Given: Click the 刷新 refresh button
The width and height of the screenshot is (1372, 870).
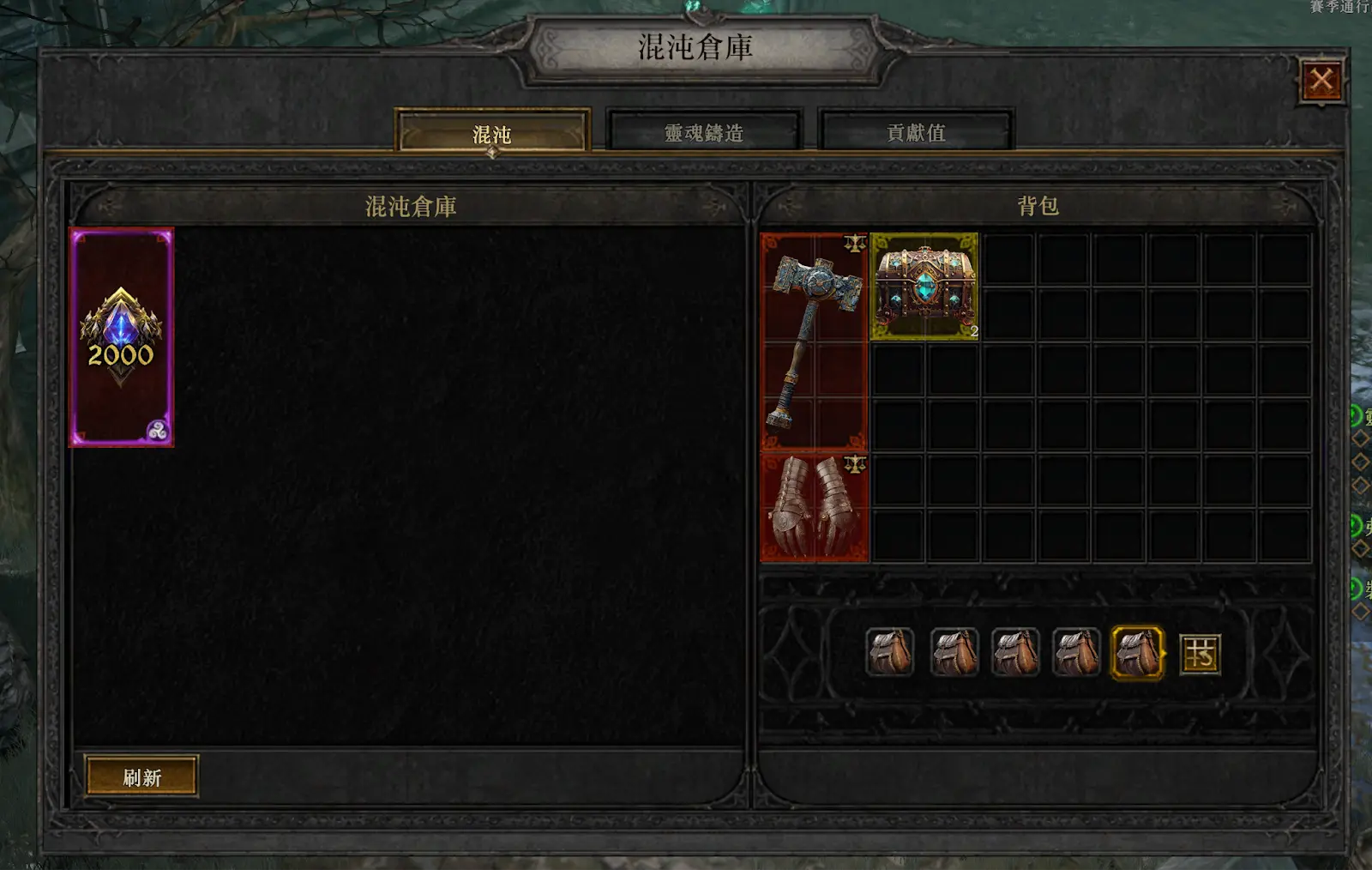Looking at the screenshot, I should 141,777.
